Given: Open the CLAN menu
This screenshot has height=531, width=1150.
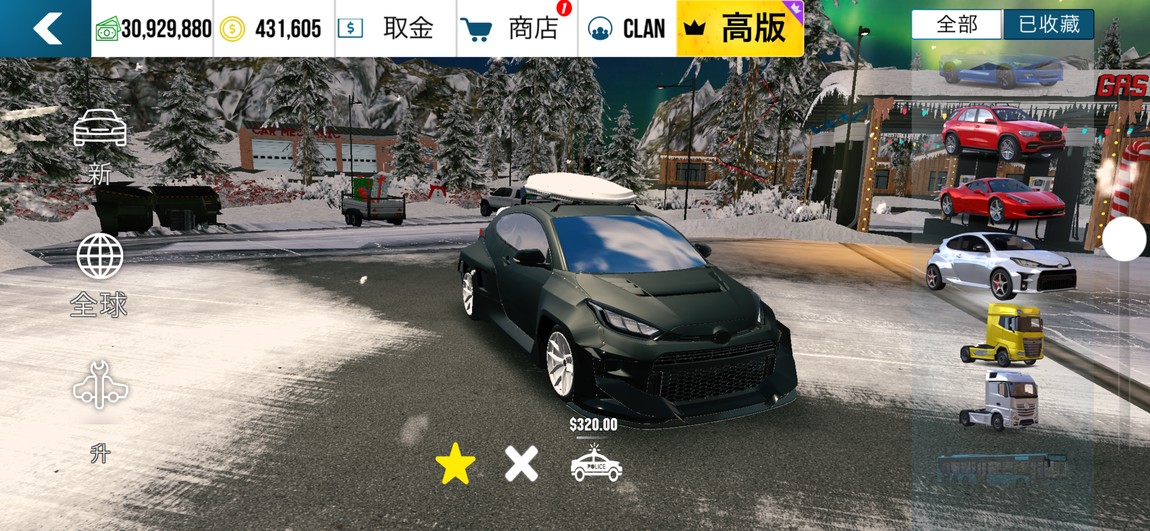Looking at the screenshot, I should pyautogui.click(x=627, y=28).
